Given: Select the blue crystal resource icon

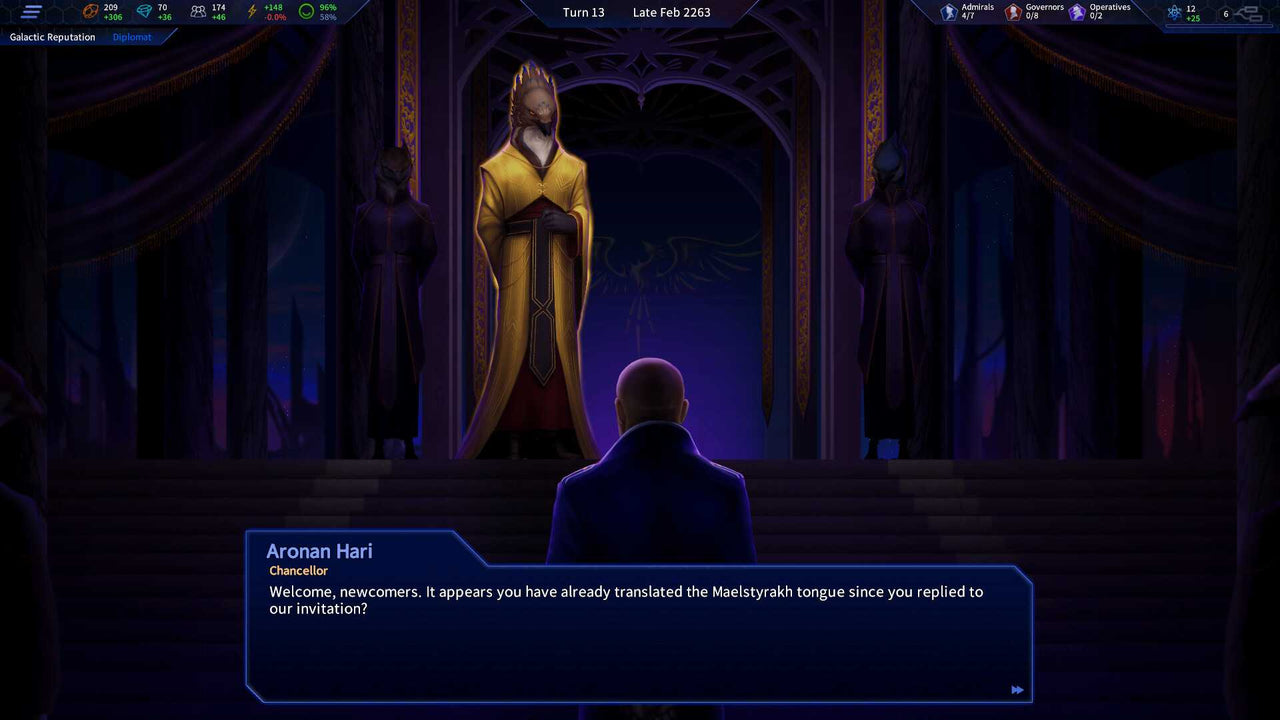Looking at the screenshot, I should [148, 11].
